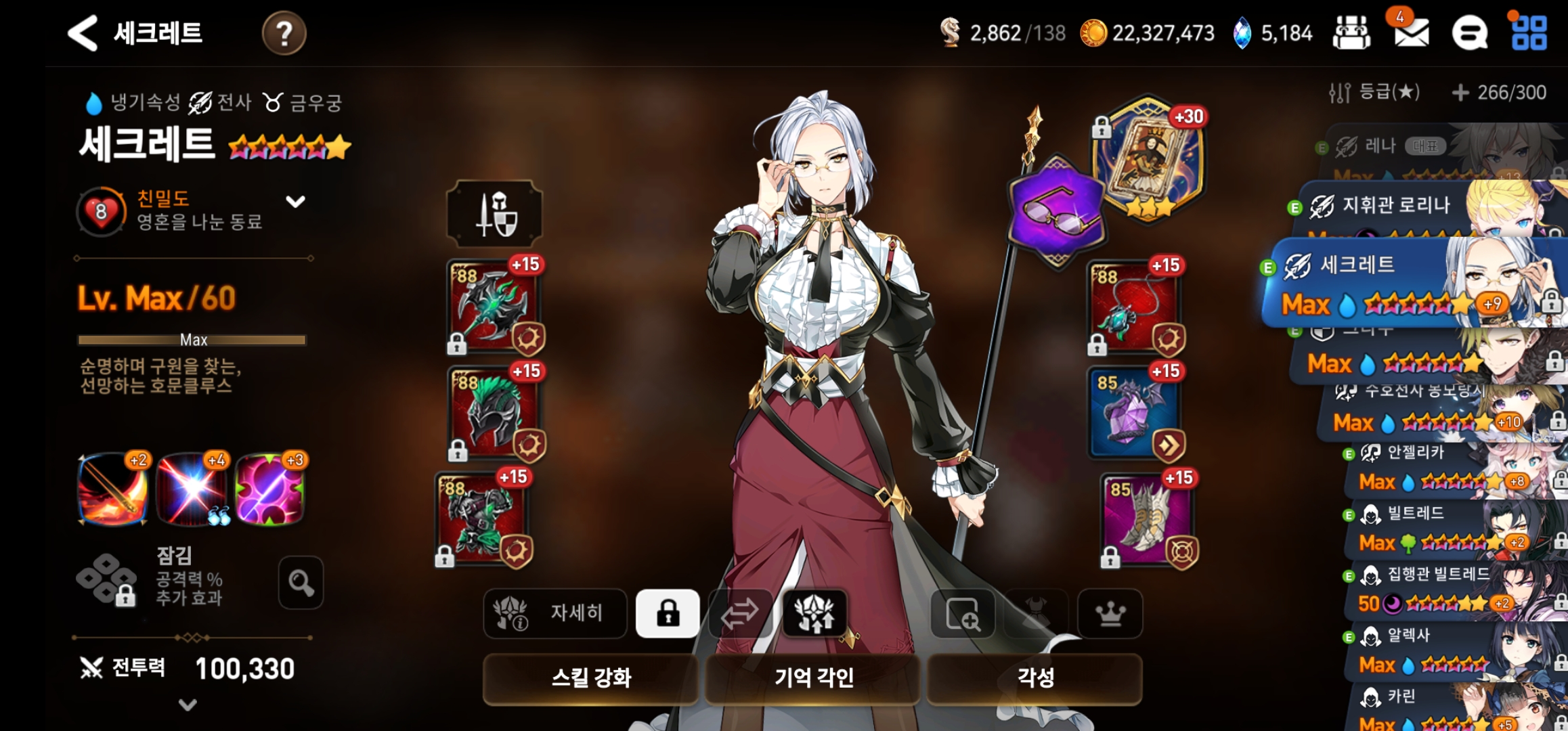
Task: Toggle the white padlock lock button
Action: (668, 613)
